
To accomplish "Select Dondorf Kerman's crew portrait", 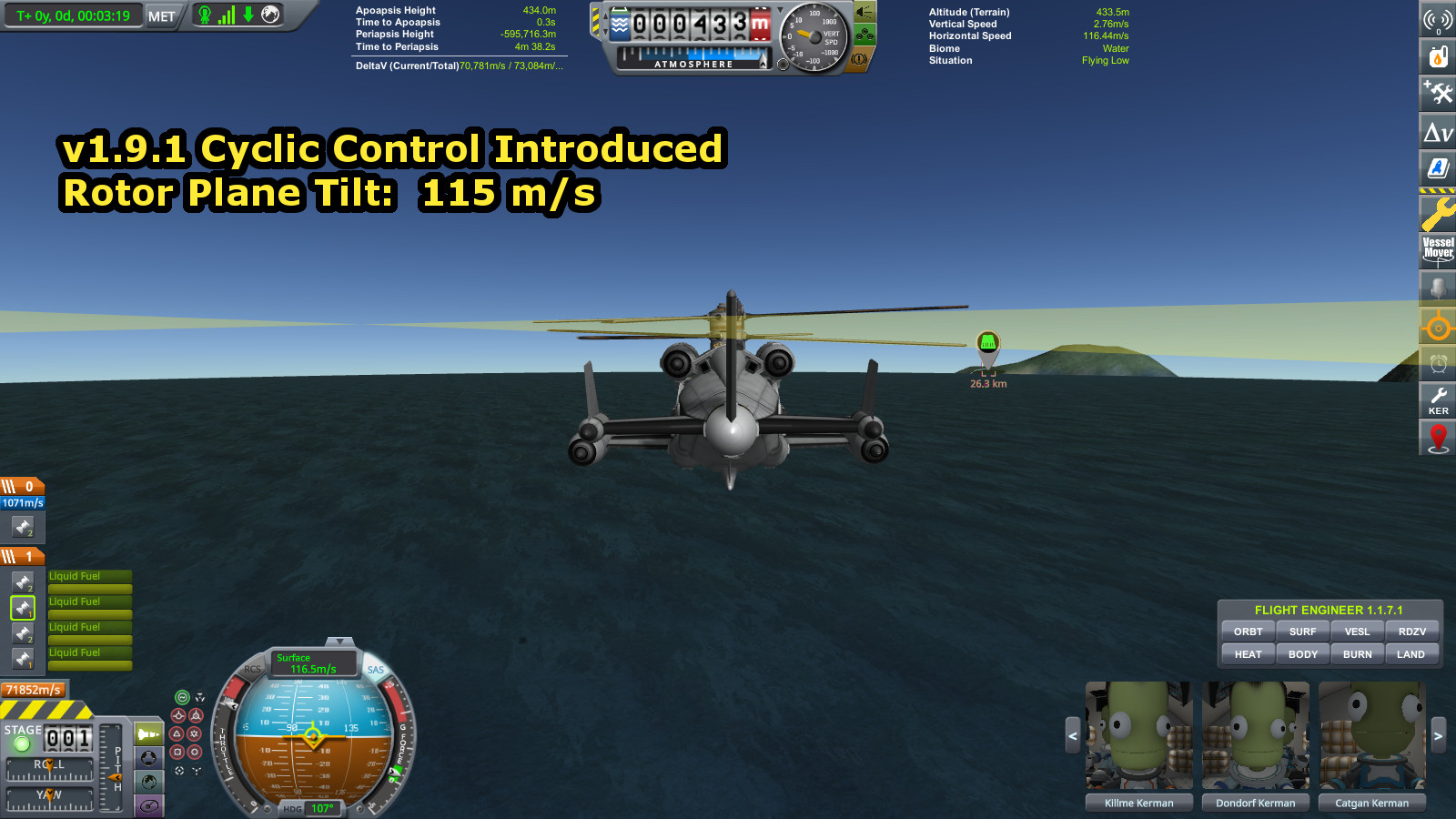I will tap(1255, 735).
